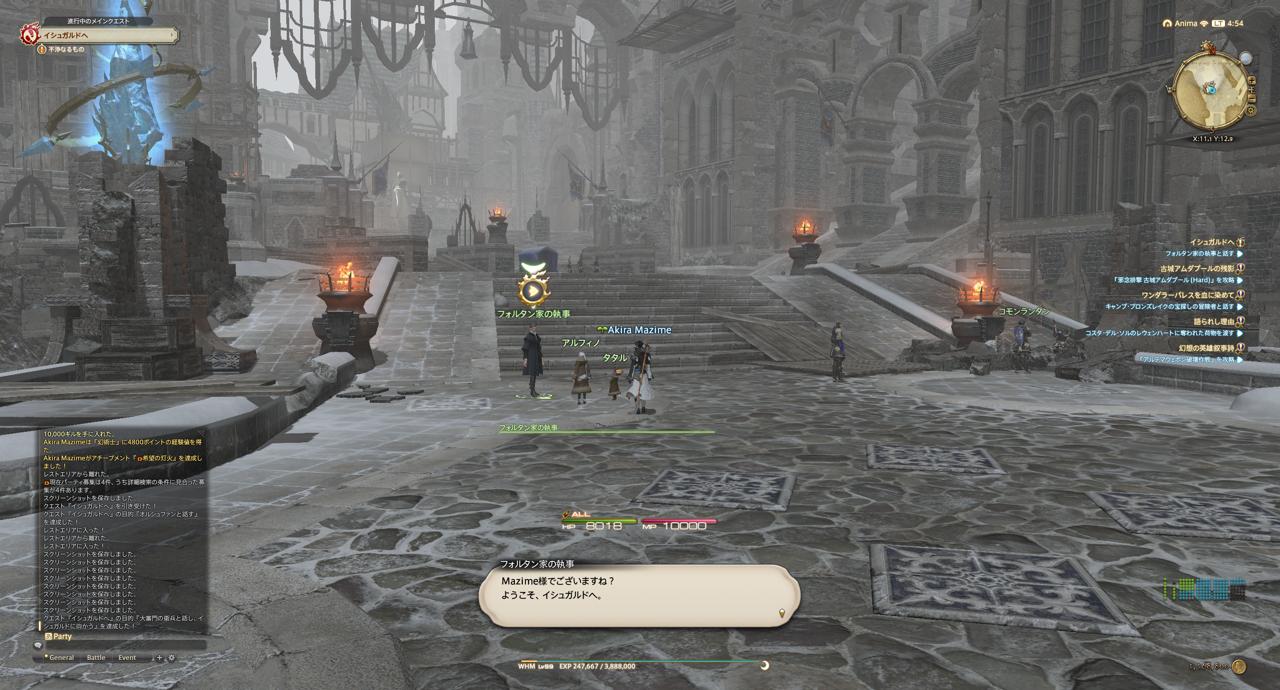Add a new chat tab

158,658
